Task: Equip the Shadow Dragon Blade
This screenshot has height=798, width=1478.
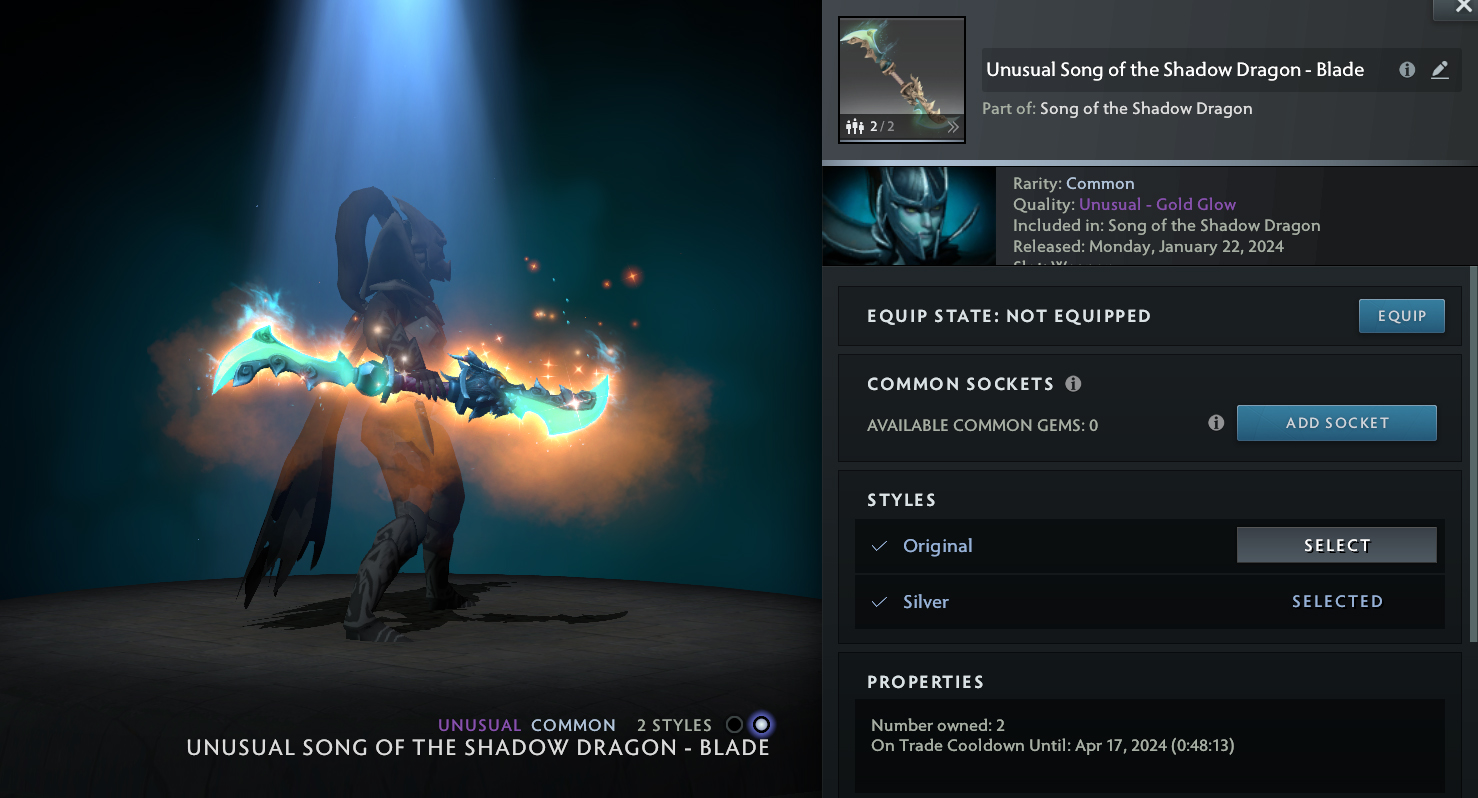Action: coord(1401,316)
